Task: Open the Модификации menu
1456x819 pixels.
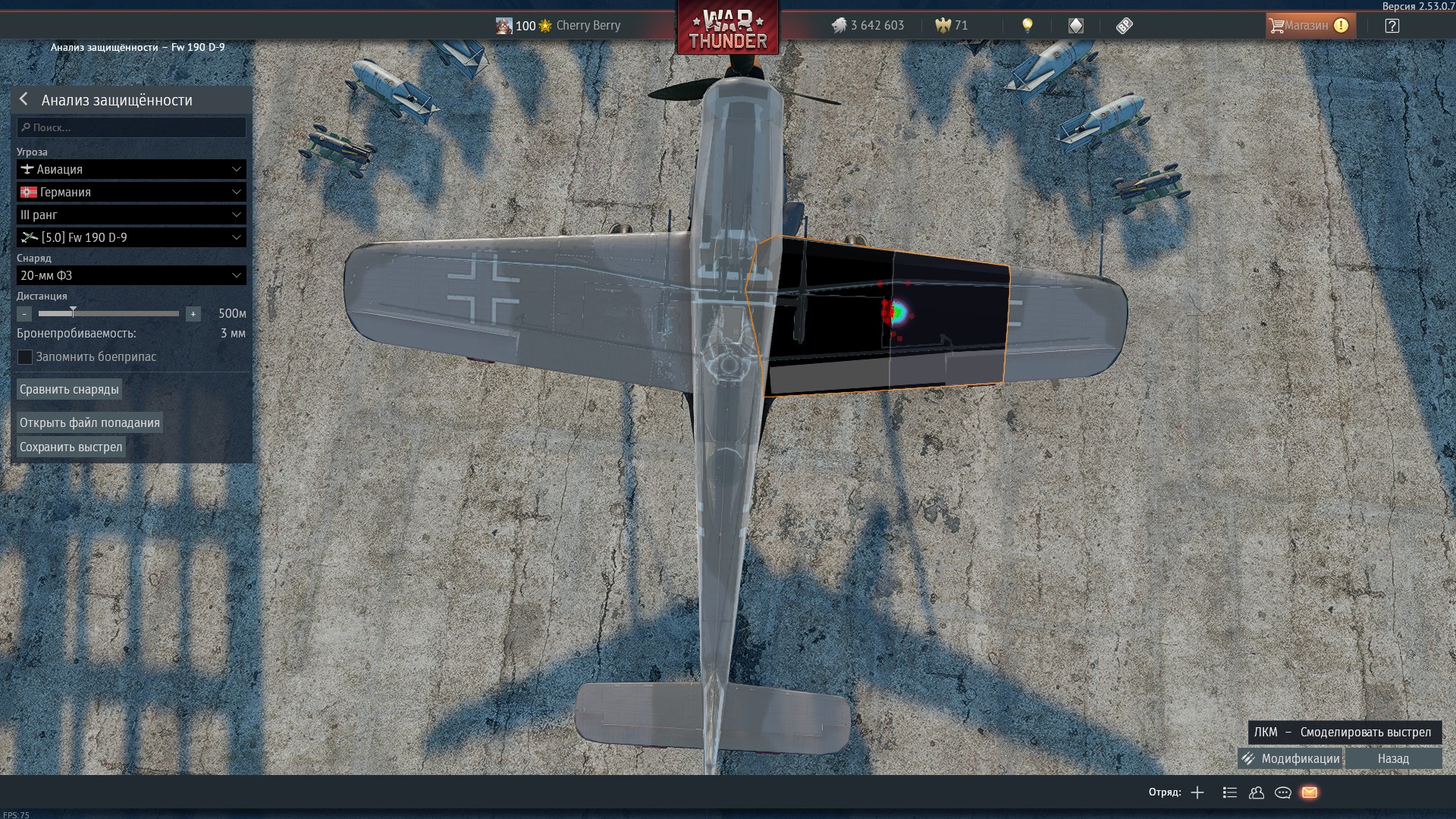Action: [x=1291, y=758]
